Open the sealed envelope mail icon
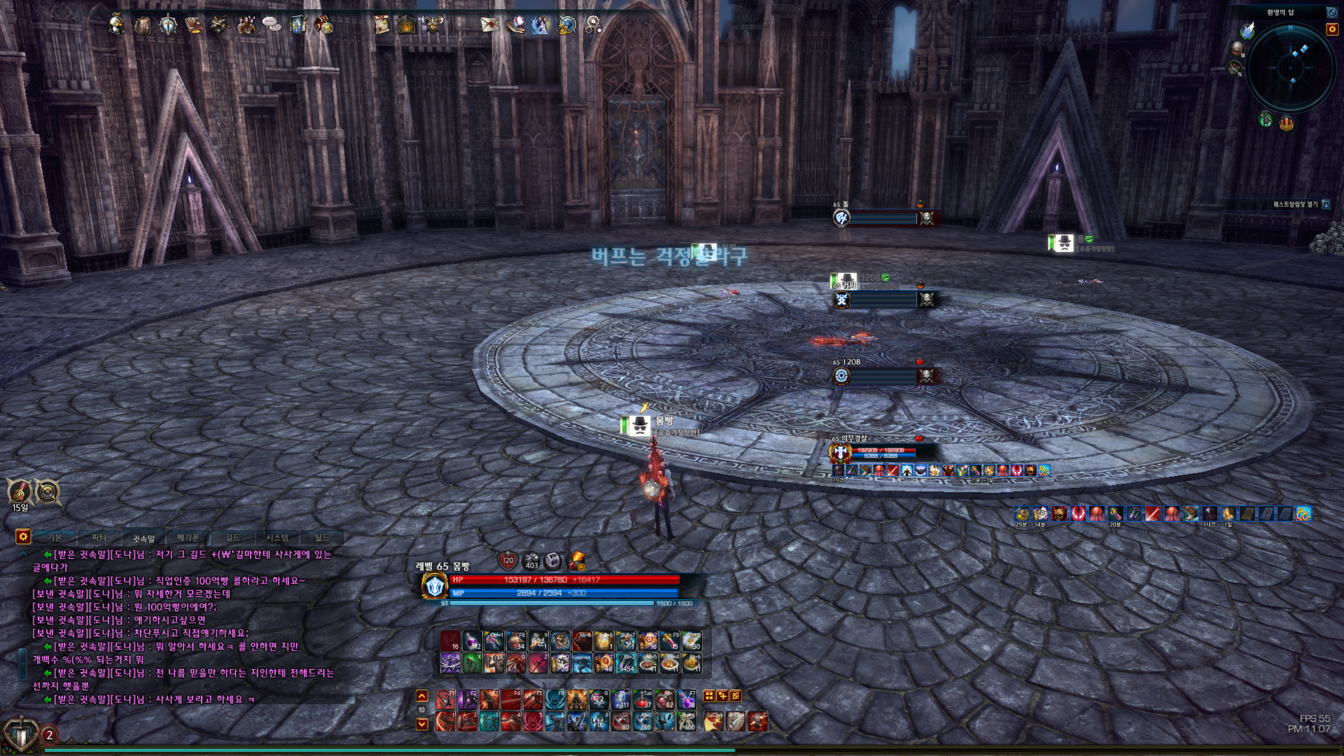The width and height of the screenshot is (1344, 756). (x=489, y=25)
